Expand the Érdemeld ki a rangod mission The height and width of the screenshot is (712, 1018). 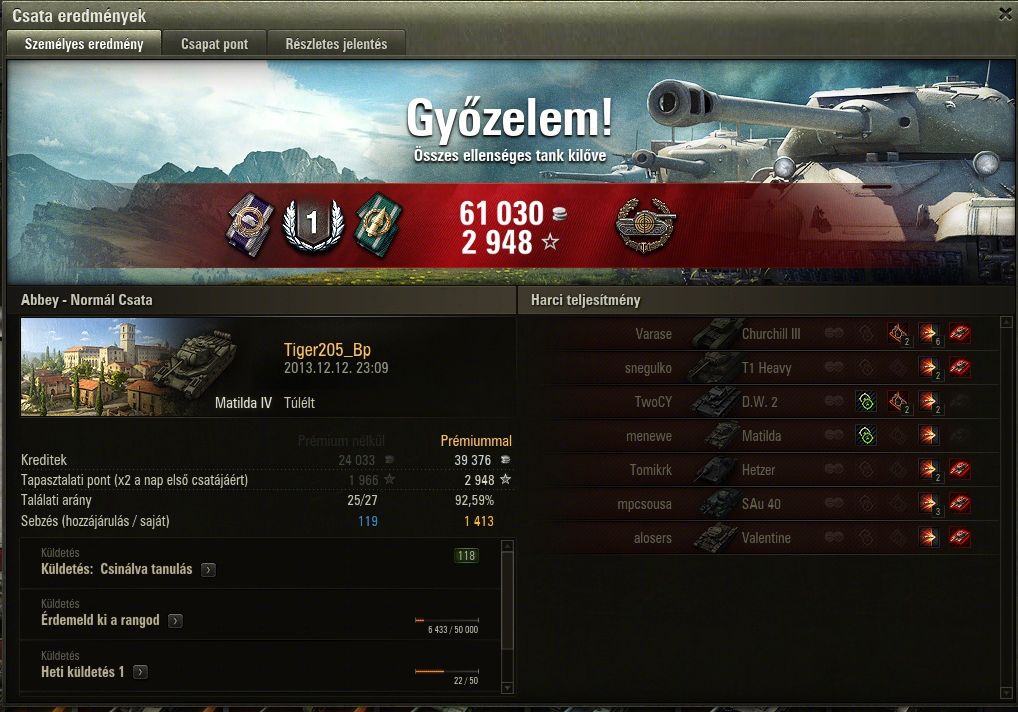click(175, 621)
